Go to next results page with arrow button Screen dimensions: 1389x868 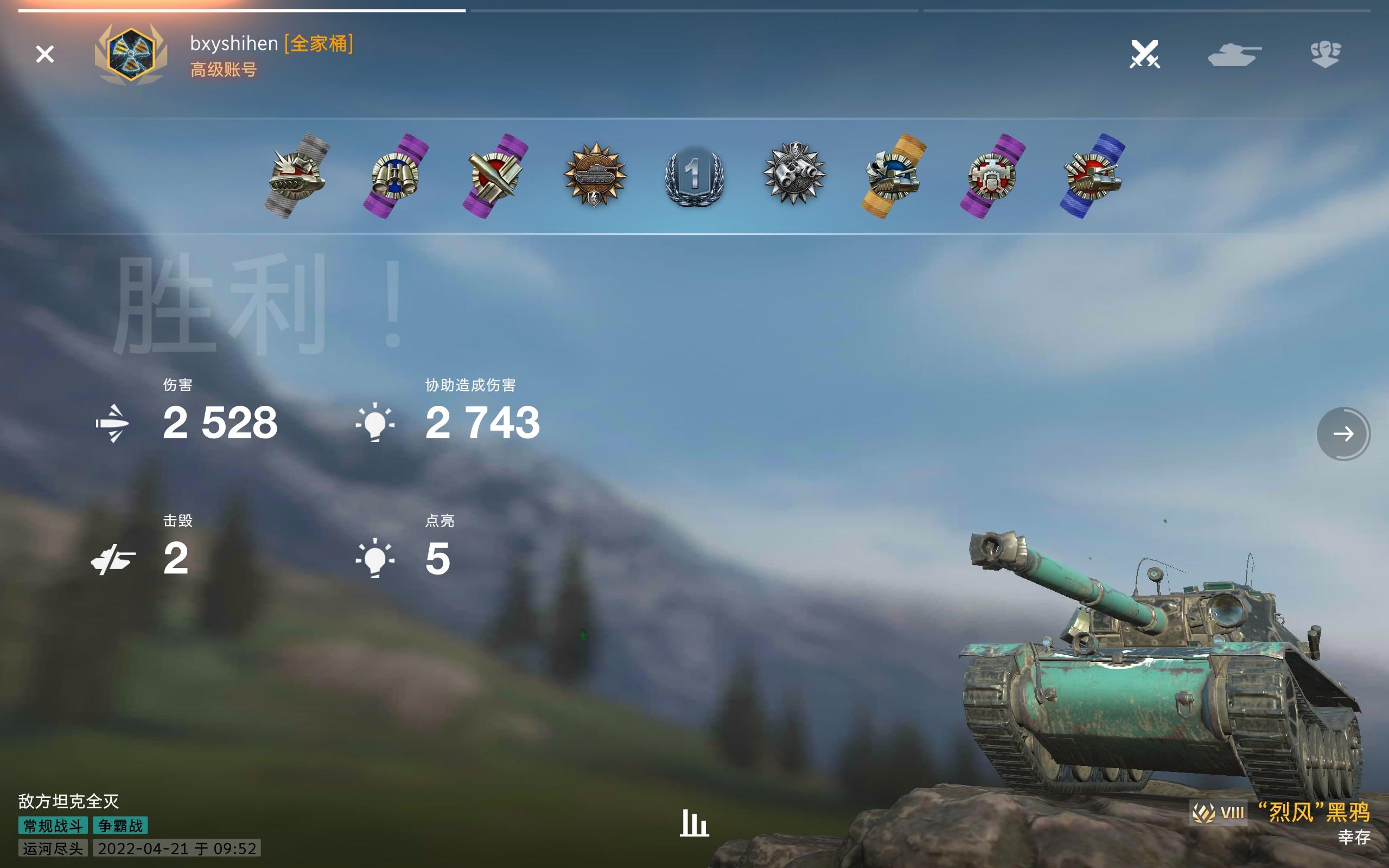(x=1343, y=435)
